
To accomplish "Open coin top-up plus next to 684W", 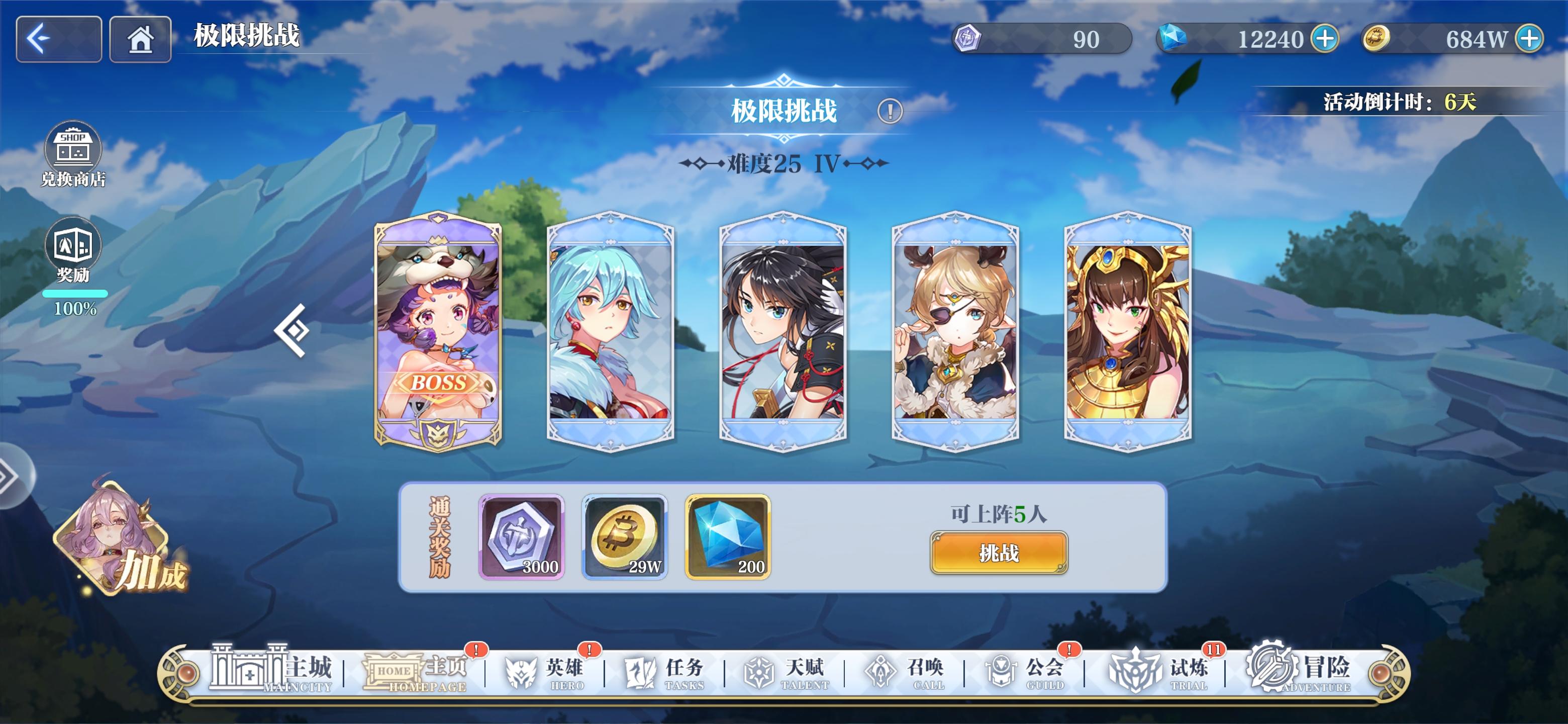I will pyautogui.click(x=1530, y=39).
